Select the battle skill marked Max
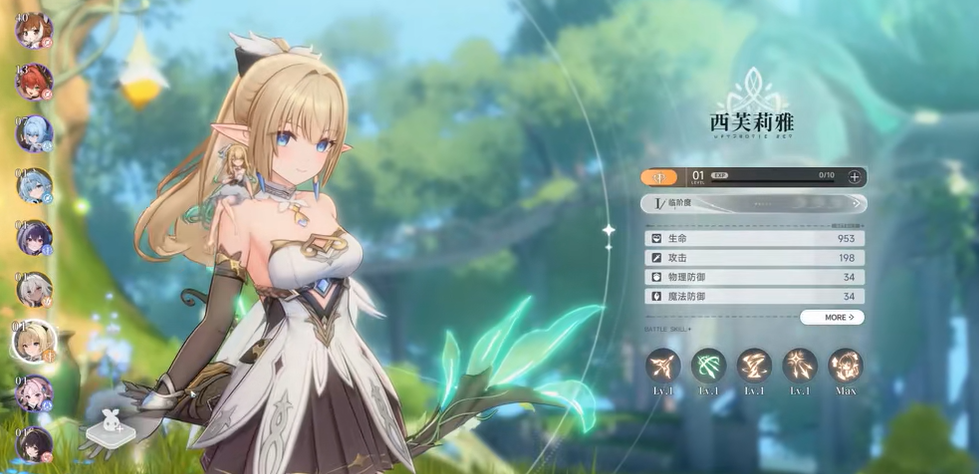Image resolution: width=979 pixels, height=474 pixels. [x=845, y=365]
